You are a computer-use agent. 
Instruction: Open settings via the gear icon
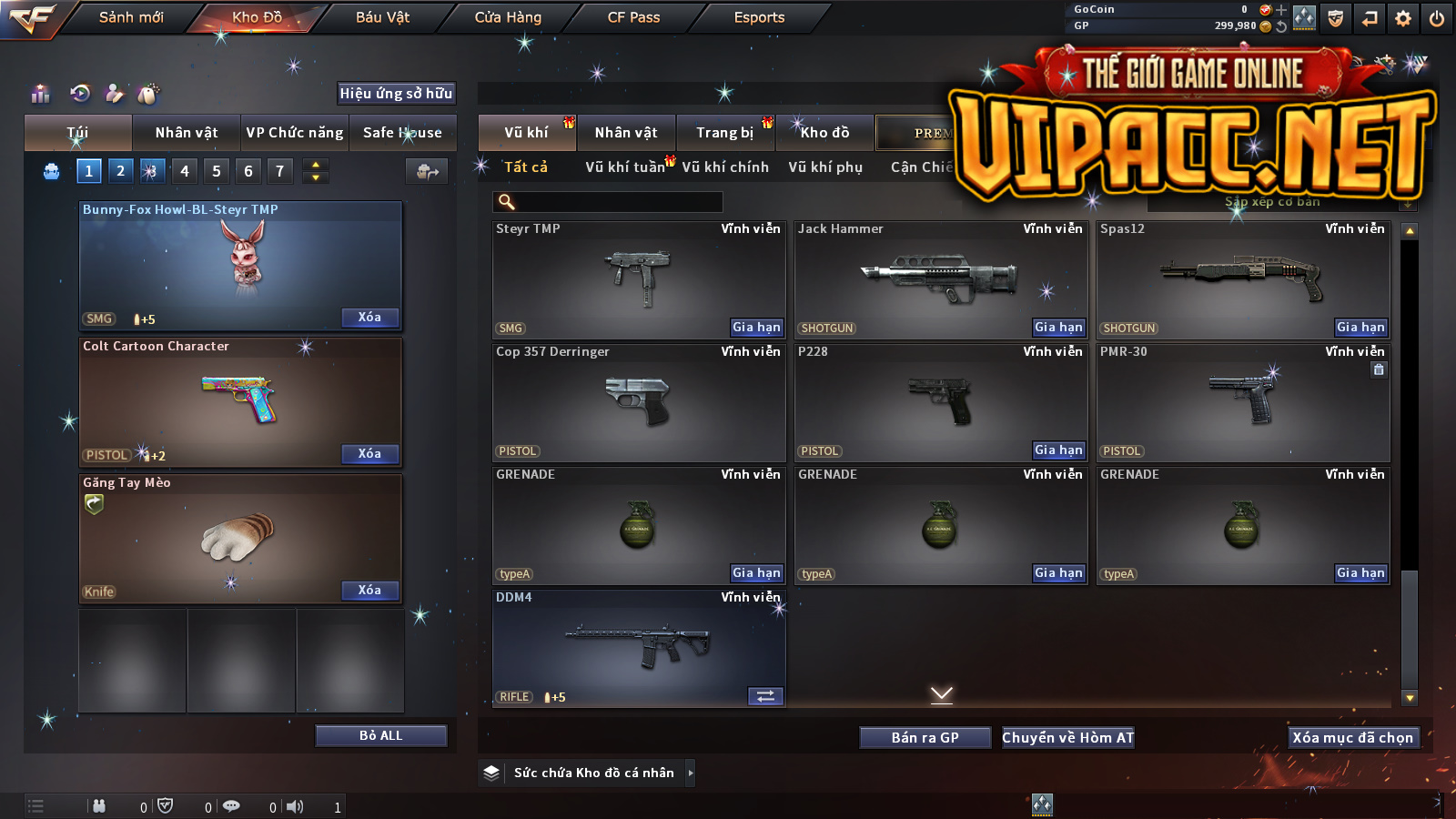(x=1403, y=18)
